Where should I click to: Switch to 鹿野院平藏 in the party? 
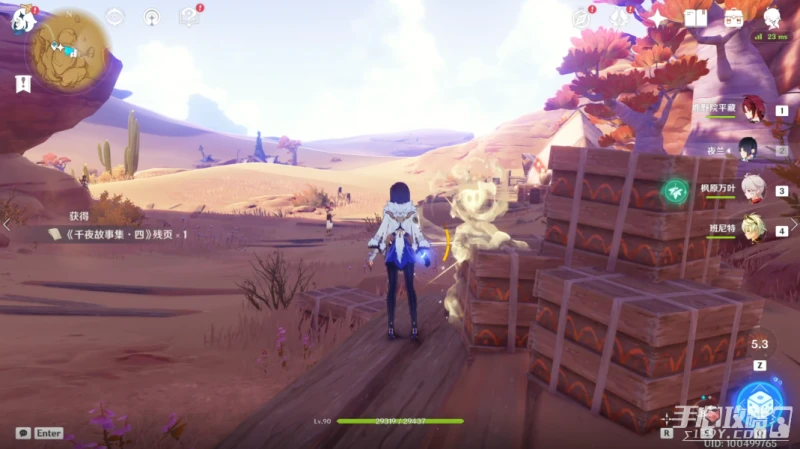748,109
